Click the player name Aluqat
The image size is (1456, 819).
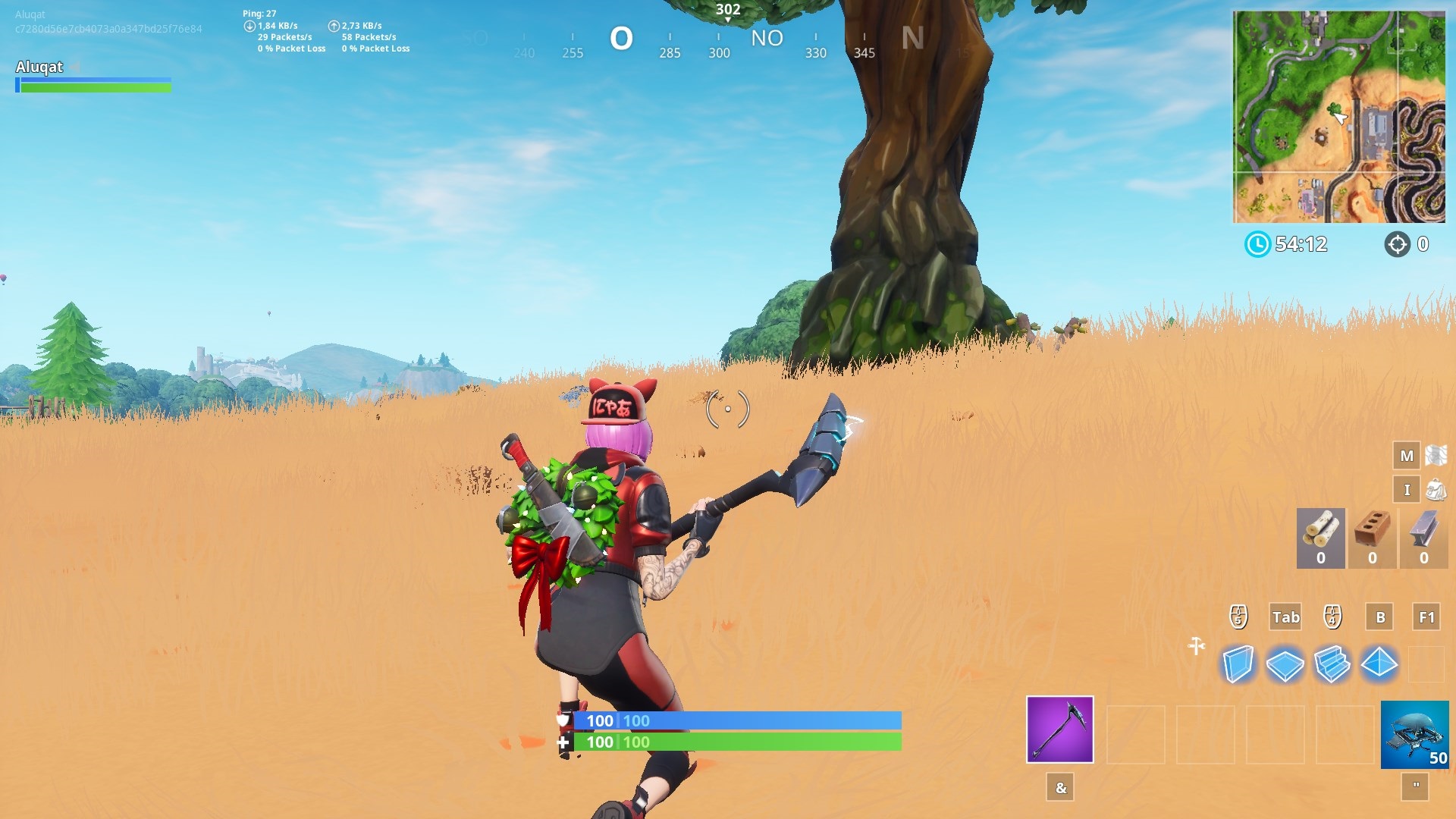click(39, 67)
